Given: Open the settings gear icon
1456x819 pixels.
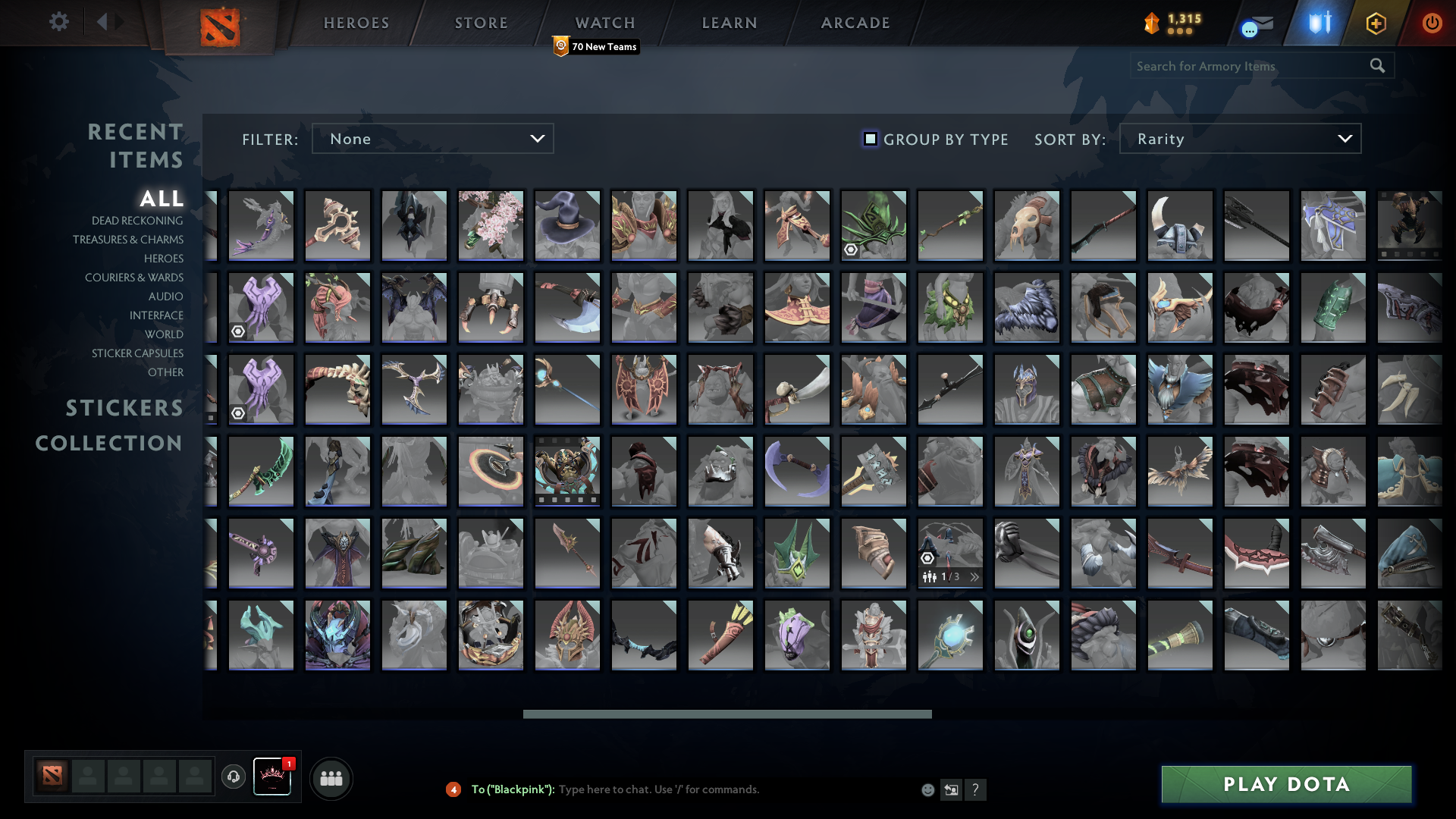Looking at the screenshot, I should coord(60,22).
